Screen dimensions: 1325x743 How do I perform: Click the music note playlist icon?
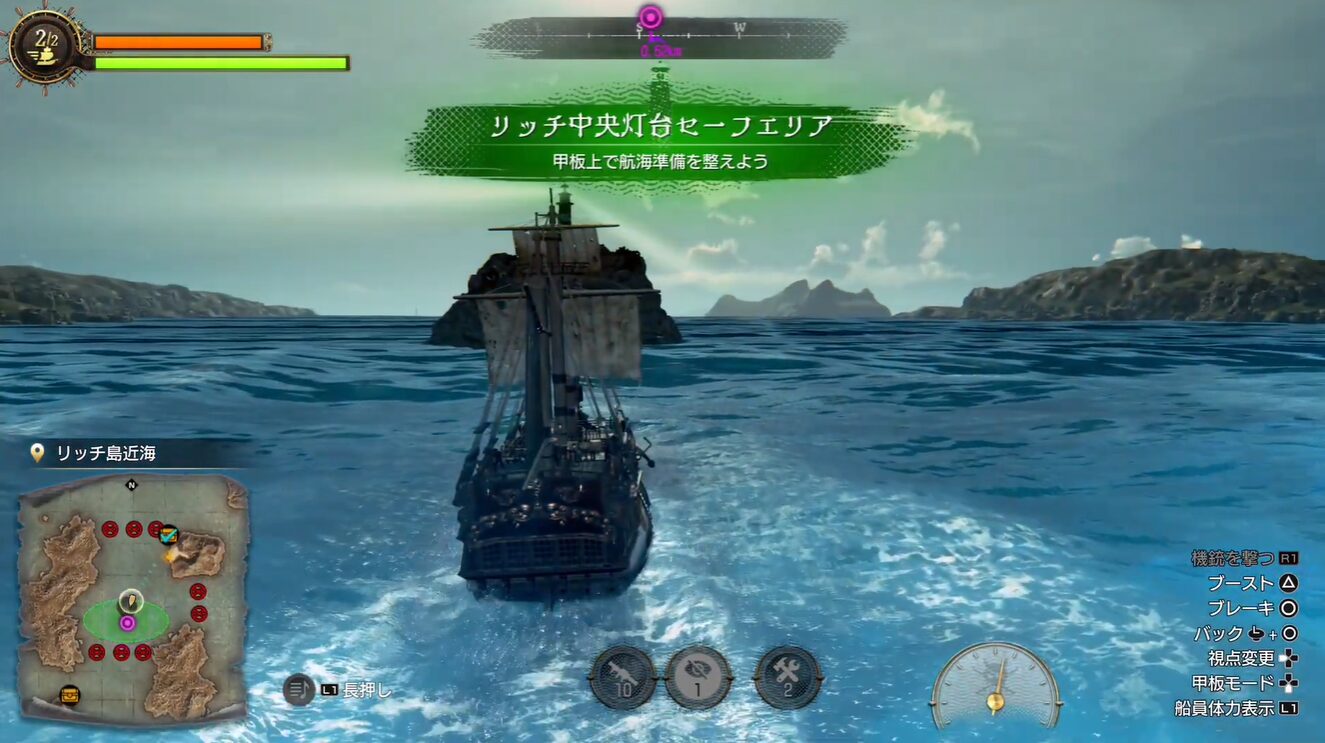(298, 689)
